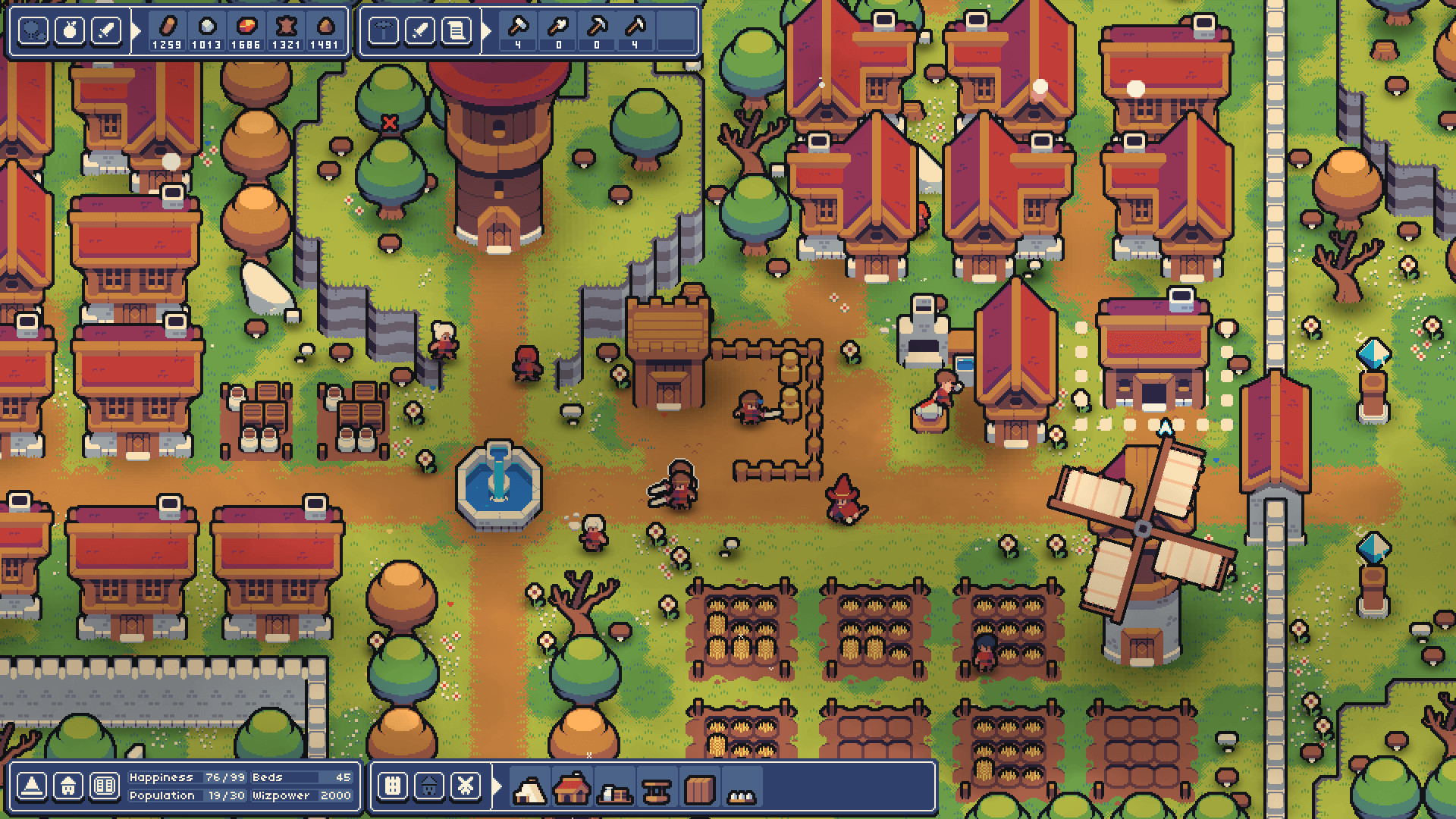Viewport: 1456px width, 819px height.
Task: Click the book/ledger icon at bottom-left
Action: [x=105, y=786]
